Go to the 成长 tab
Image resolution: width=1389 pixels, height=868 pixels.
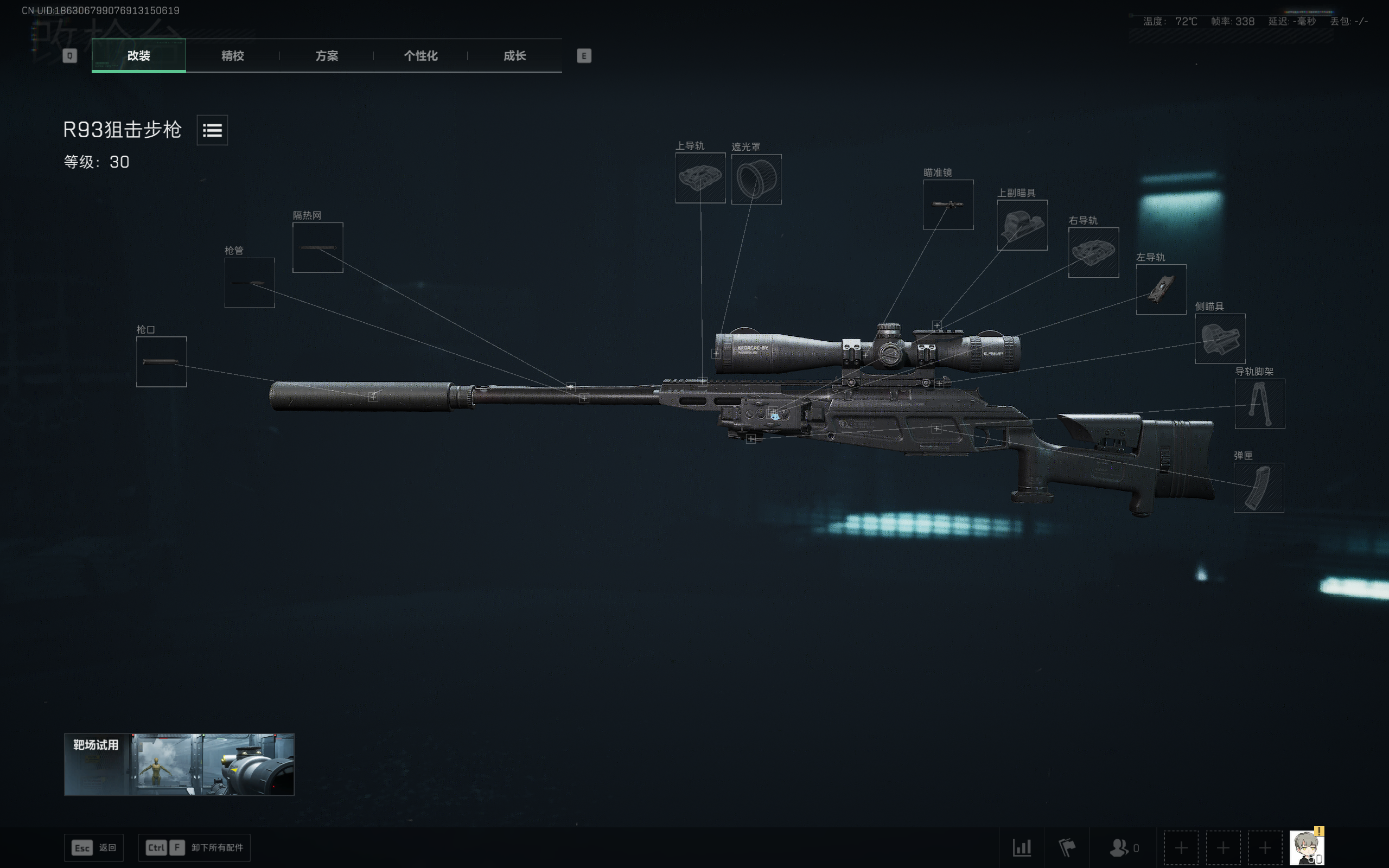(x=514, y=56)
